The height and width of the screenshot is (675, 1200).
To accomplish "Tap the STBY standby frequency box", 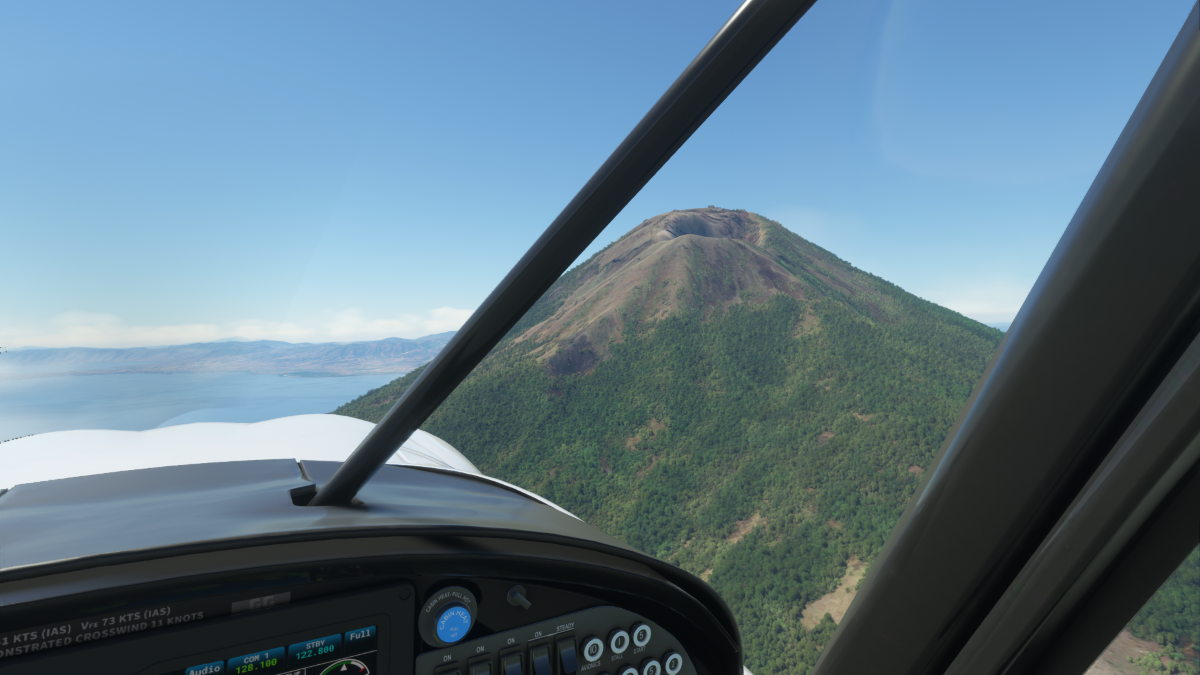I will (x=314, y=647).
